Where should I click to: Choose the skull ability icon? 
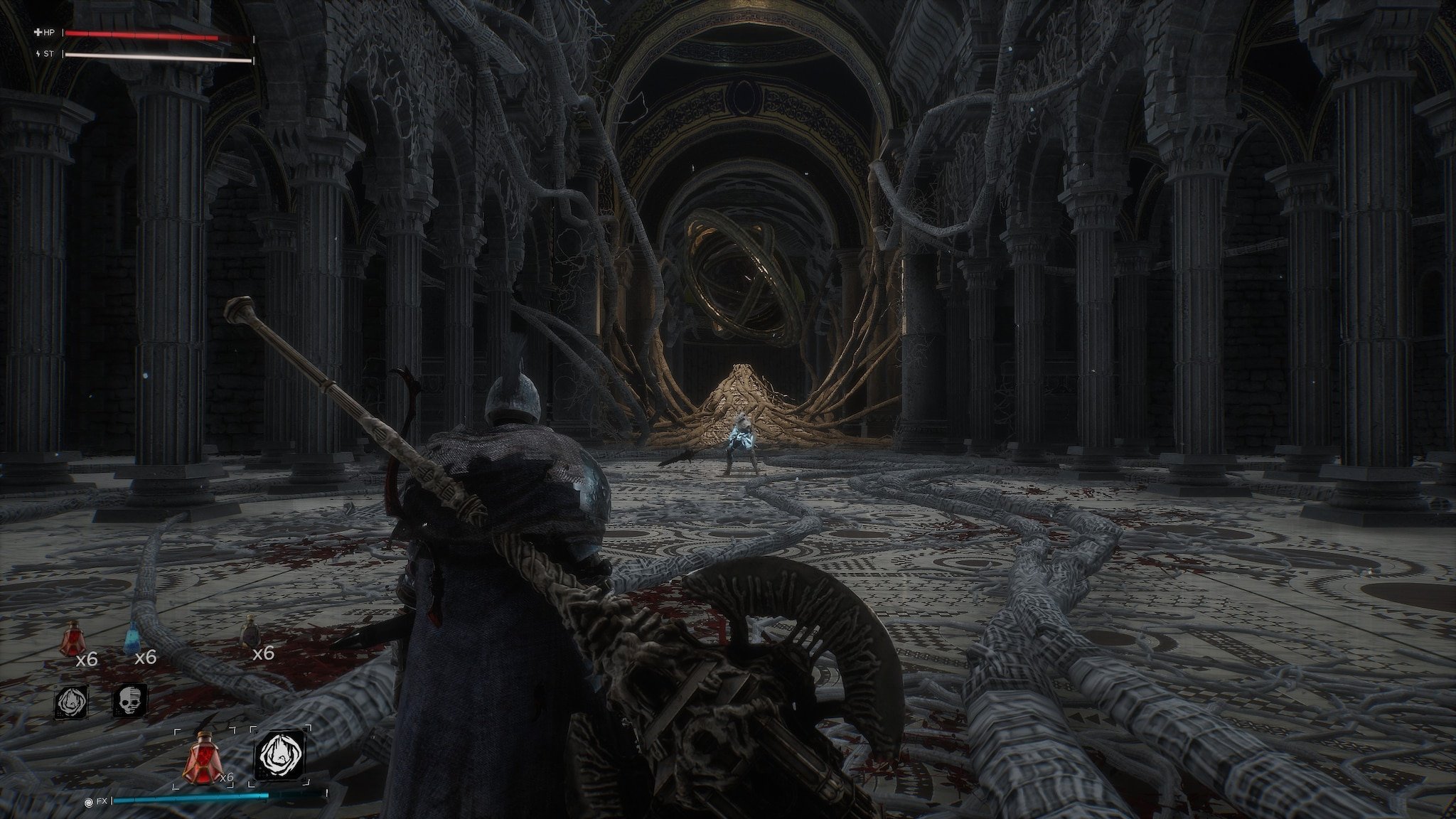tap(129, 700)
